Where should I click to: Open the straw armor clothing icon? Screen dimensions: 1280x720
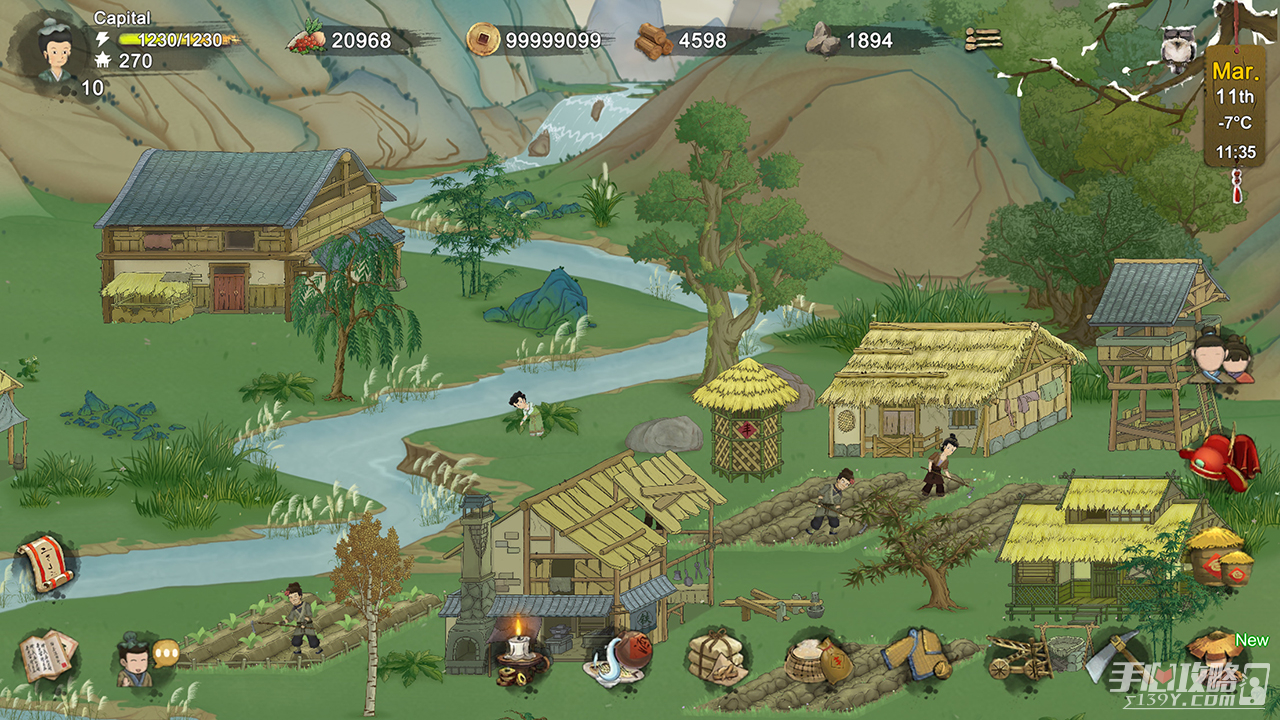point(916,655)
